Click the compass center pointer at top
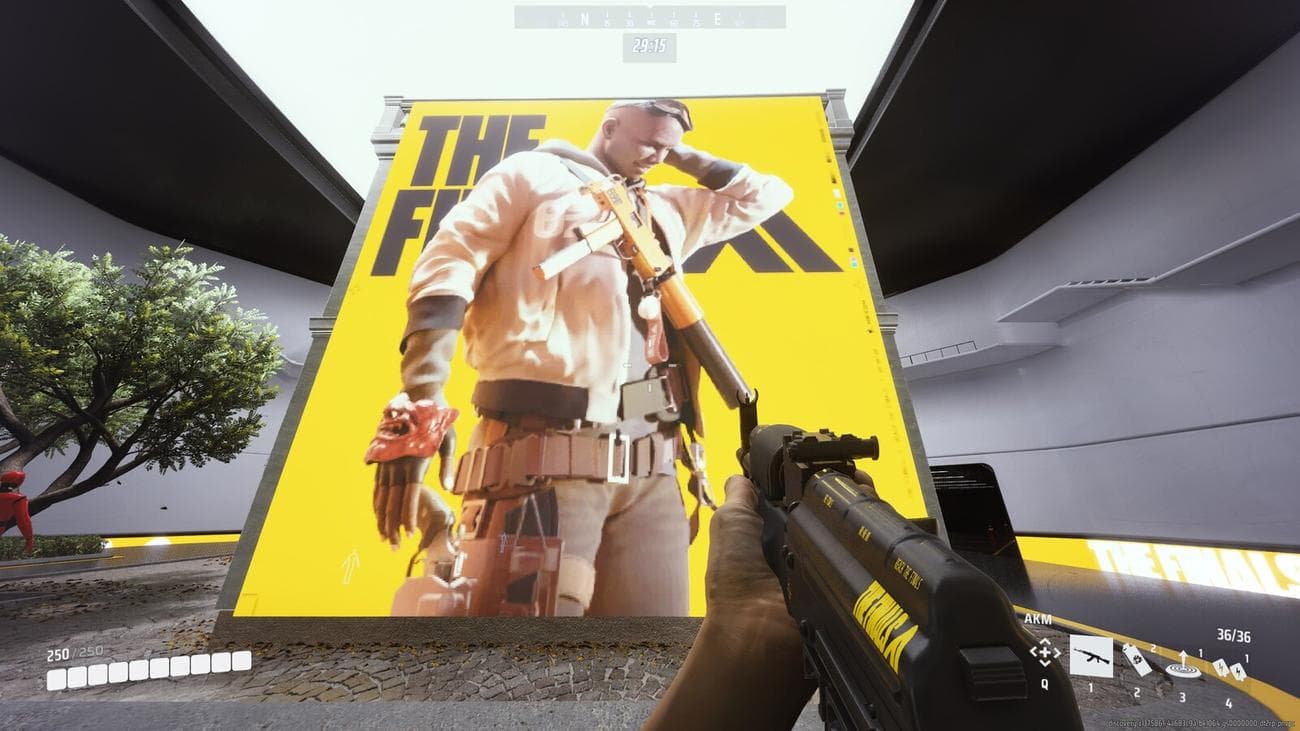 [x=651, y=8]
